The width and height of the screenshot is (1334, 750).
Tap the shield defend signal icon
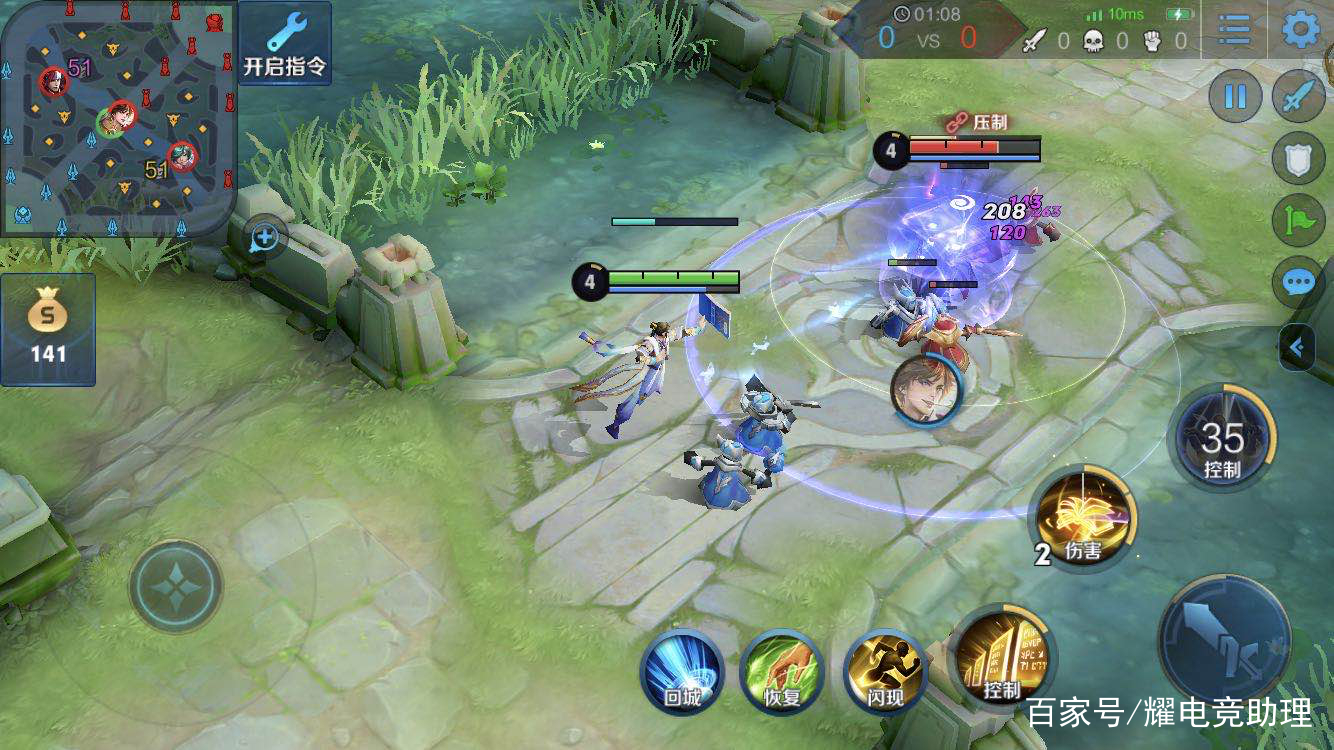(x=1298, y=159)
